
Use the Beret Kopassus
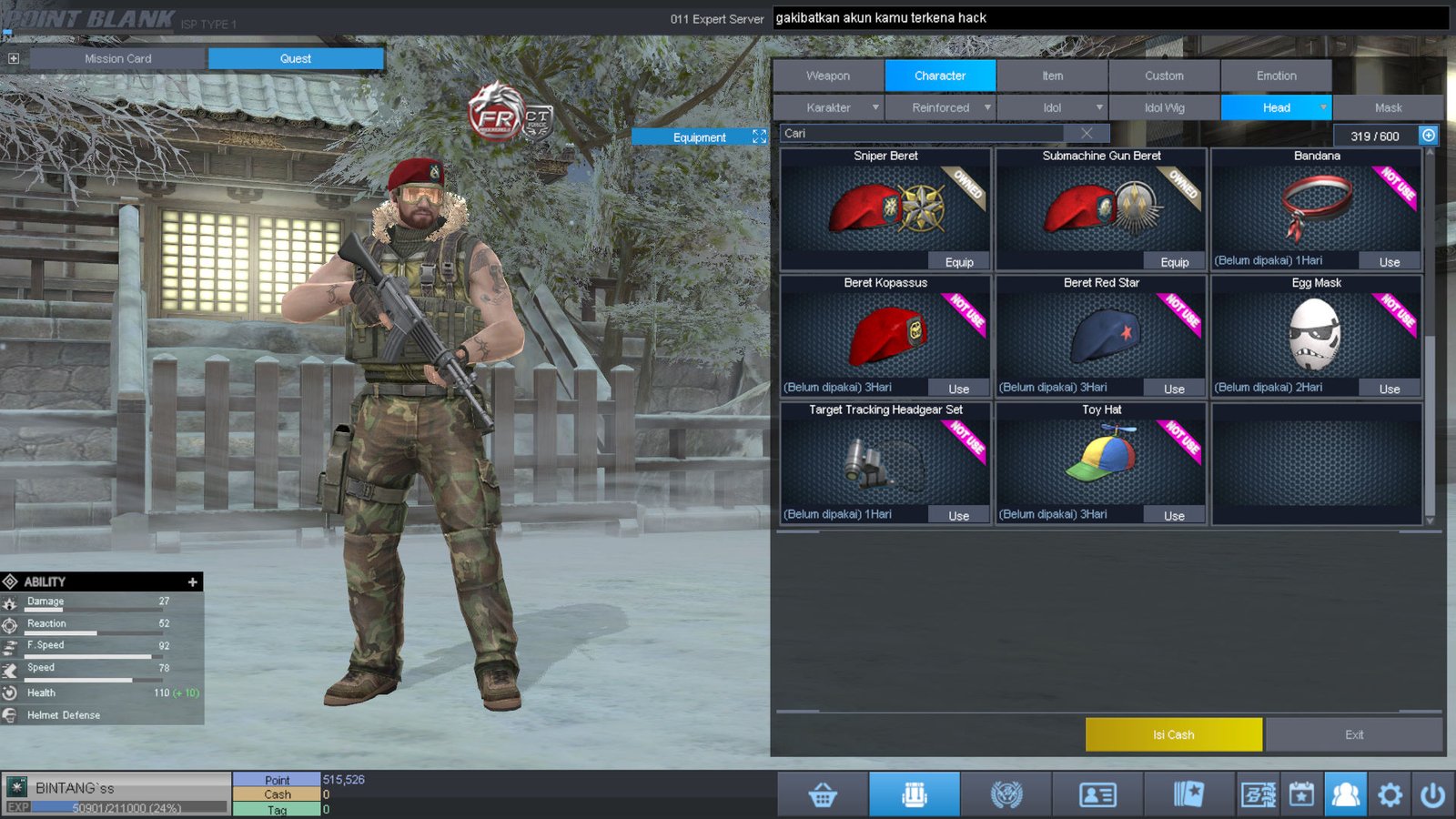[x=958, y=389]
